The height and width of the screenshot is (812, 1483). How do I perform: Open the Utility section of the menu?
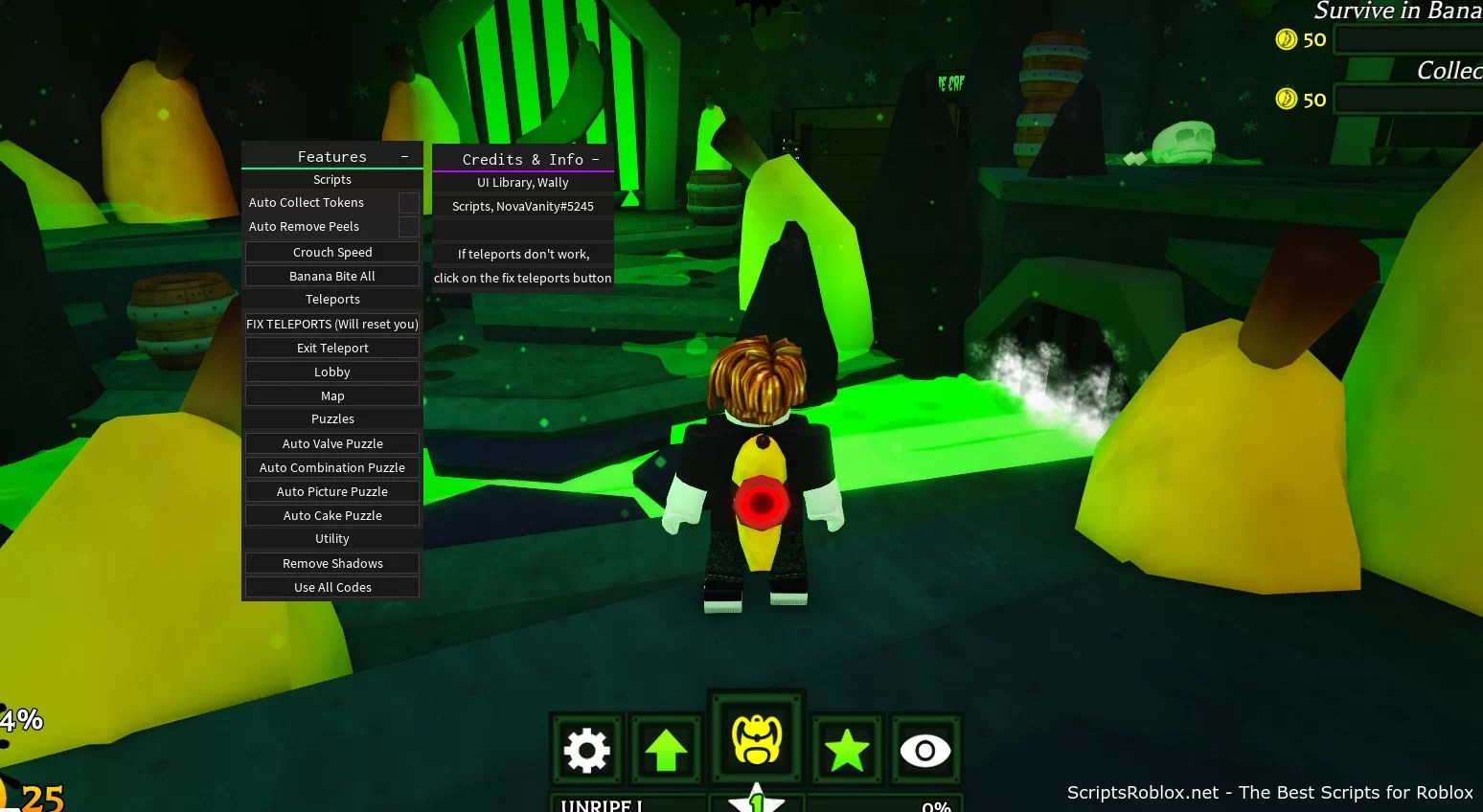[332, 538]
